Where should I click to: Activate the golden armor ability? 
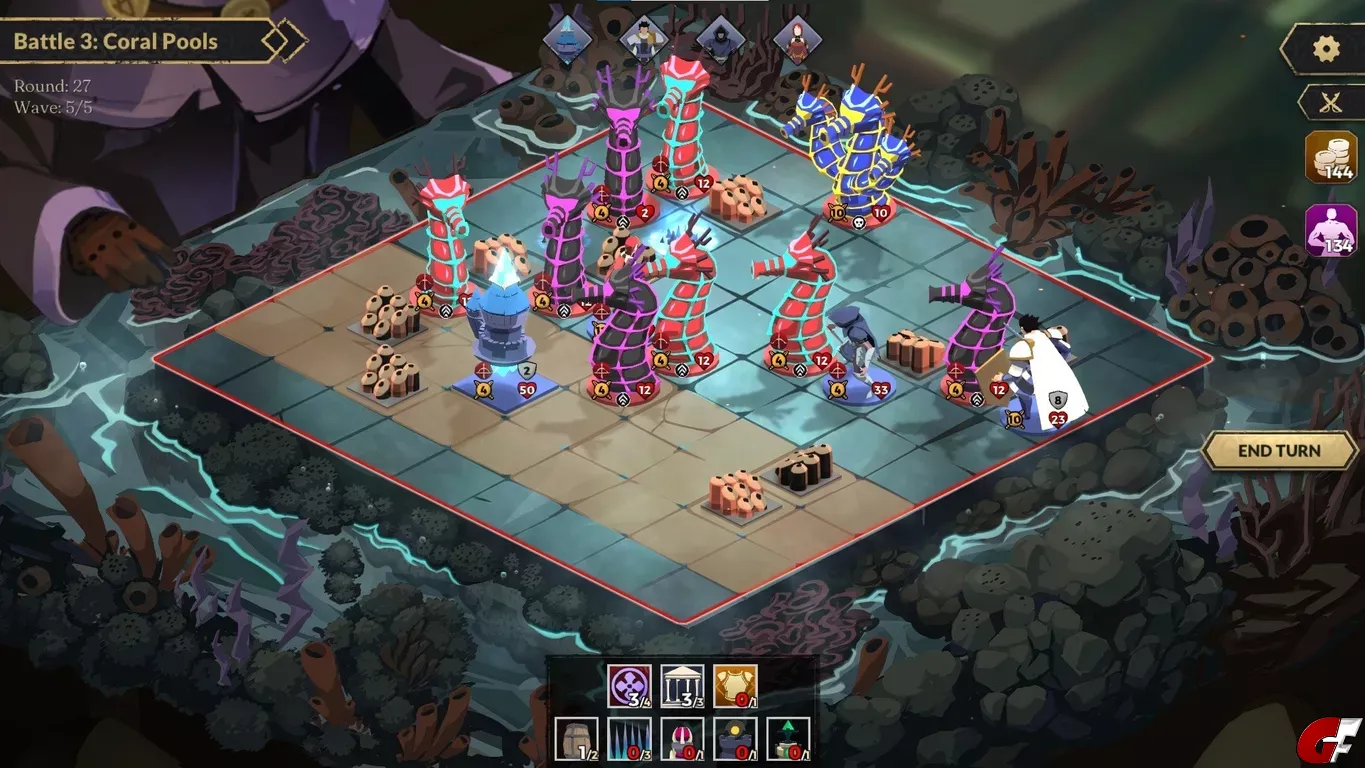click(735, 686)
